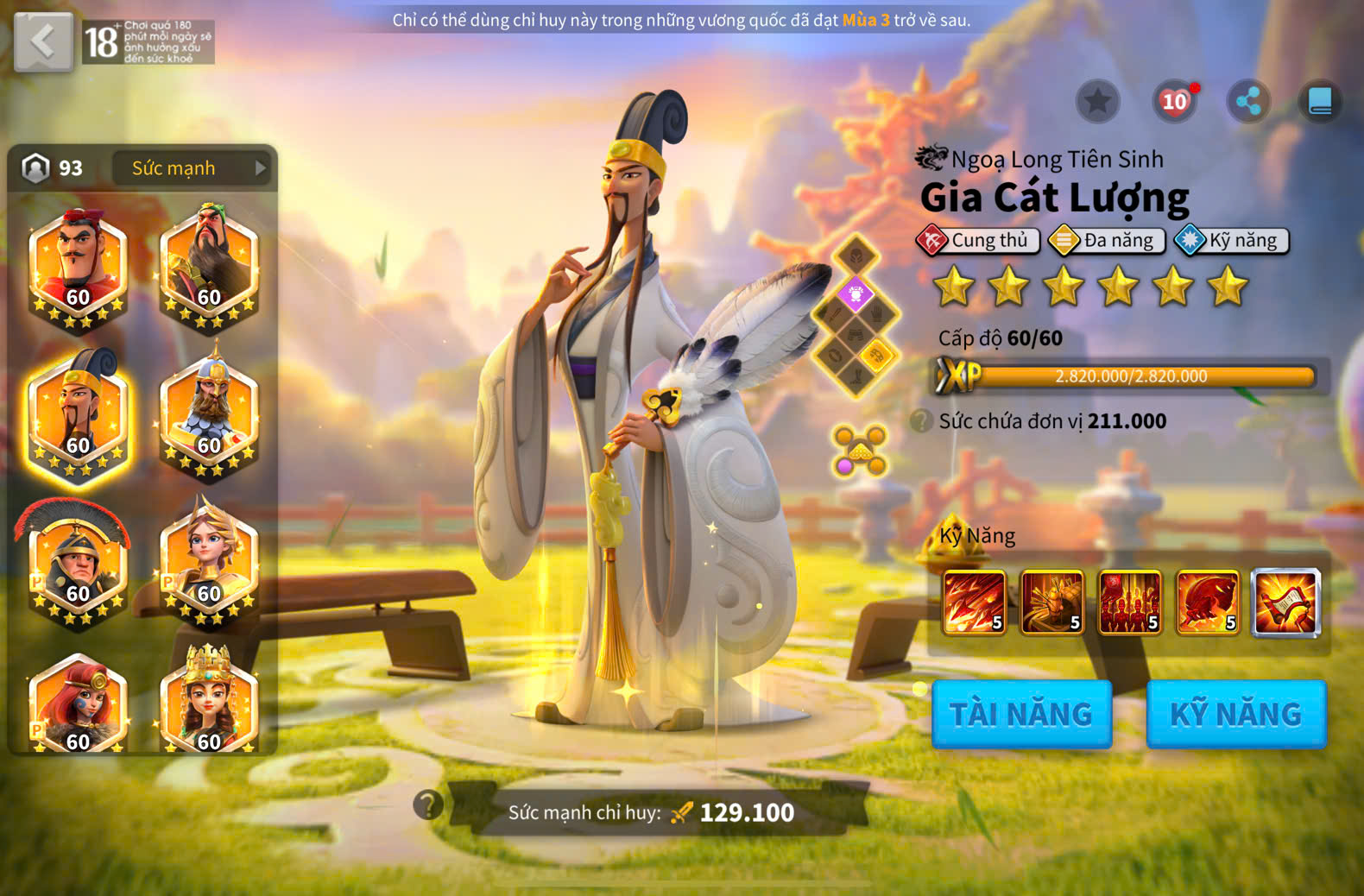The height and width of the screenshot is (896, 1364).
Task: Open the KỸ NĂNG skills screen
Action: click(x=1235, y=714)
